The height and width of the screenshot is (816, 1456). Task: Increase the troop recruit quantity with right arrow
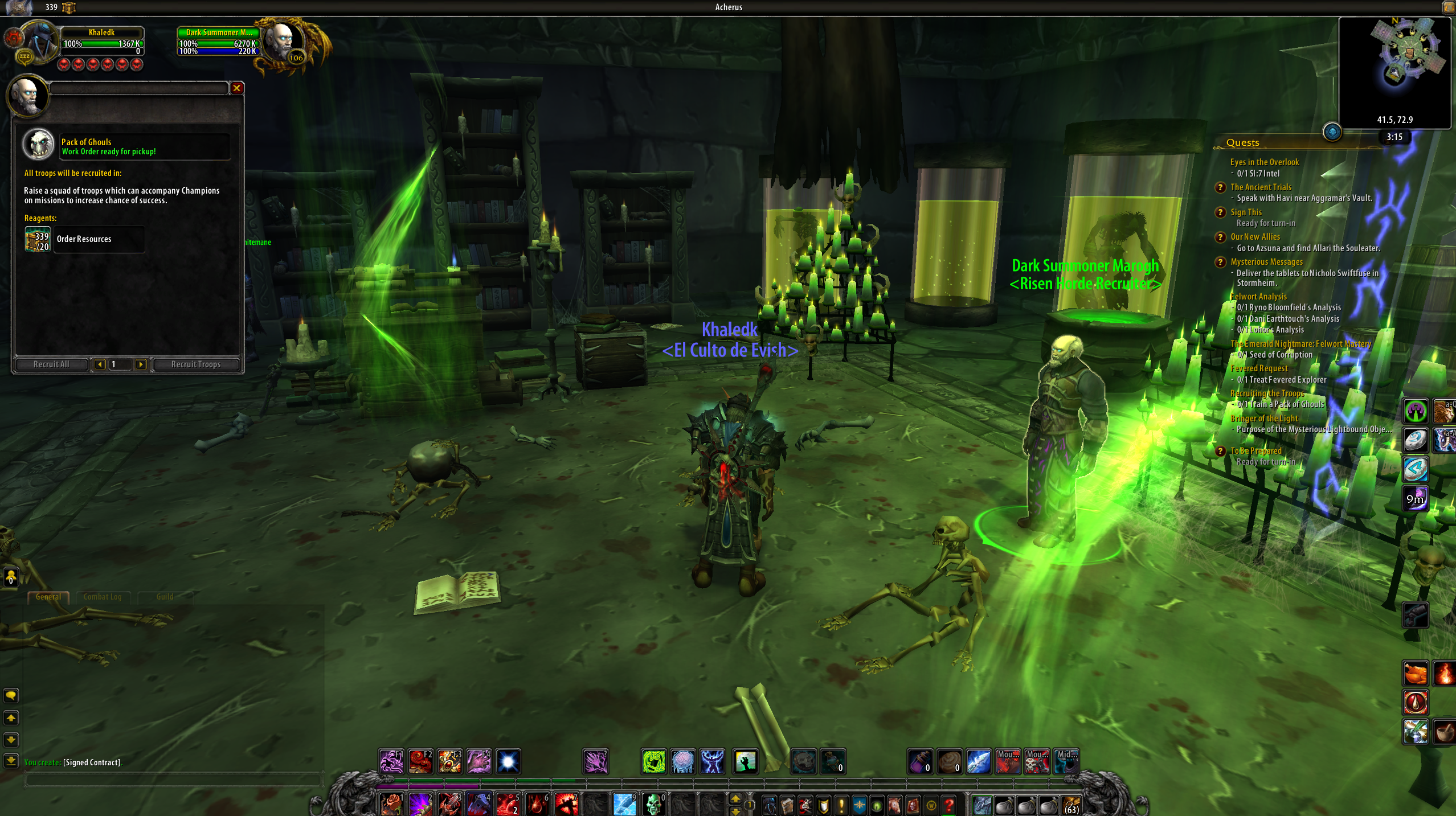pyautogui.click(x=141, y=364)
